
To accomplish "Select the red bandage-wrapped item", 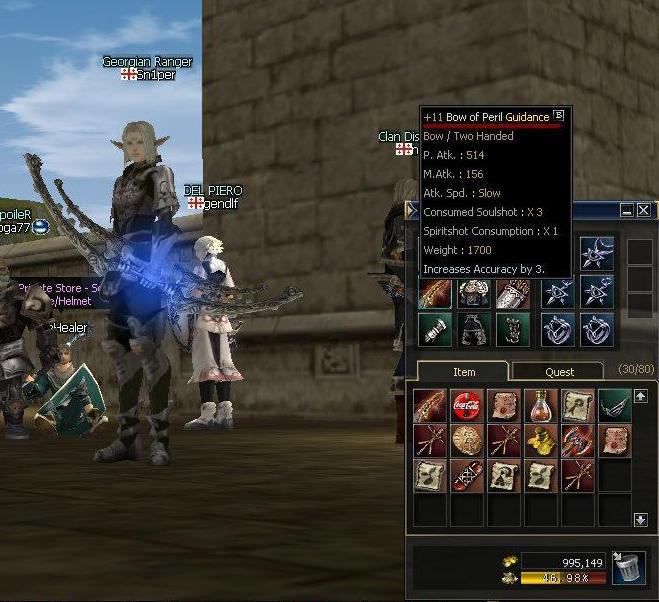I will coord(467,476).
